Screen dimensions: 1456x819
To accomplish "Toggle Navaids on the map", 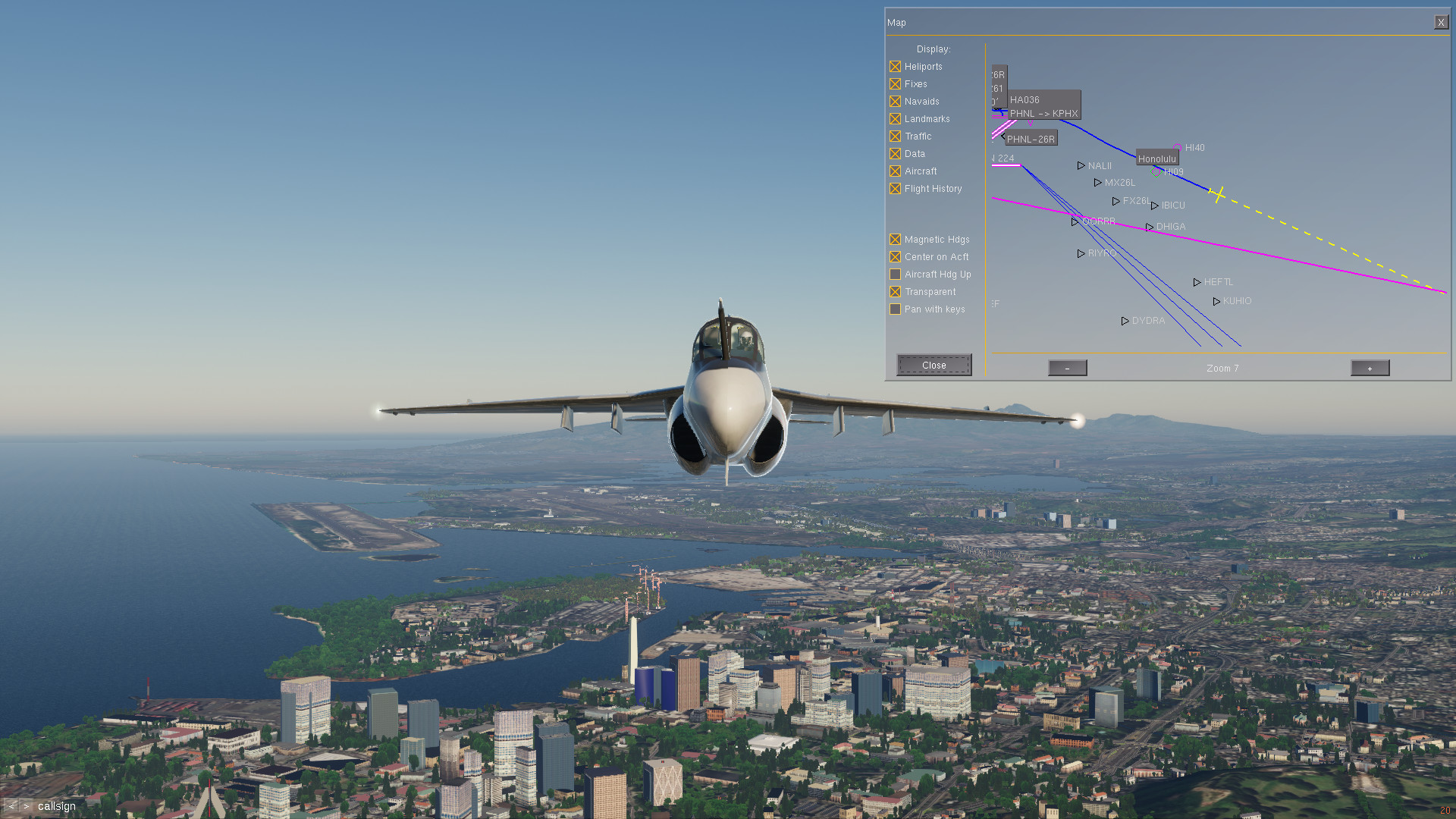I will 896,102.
